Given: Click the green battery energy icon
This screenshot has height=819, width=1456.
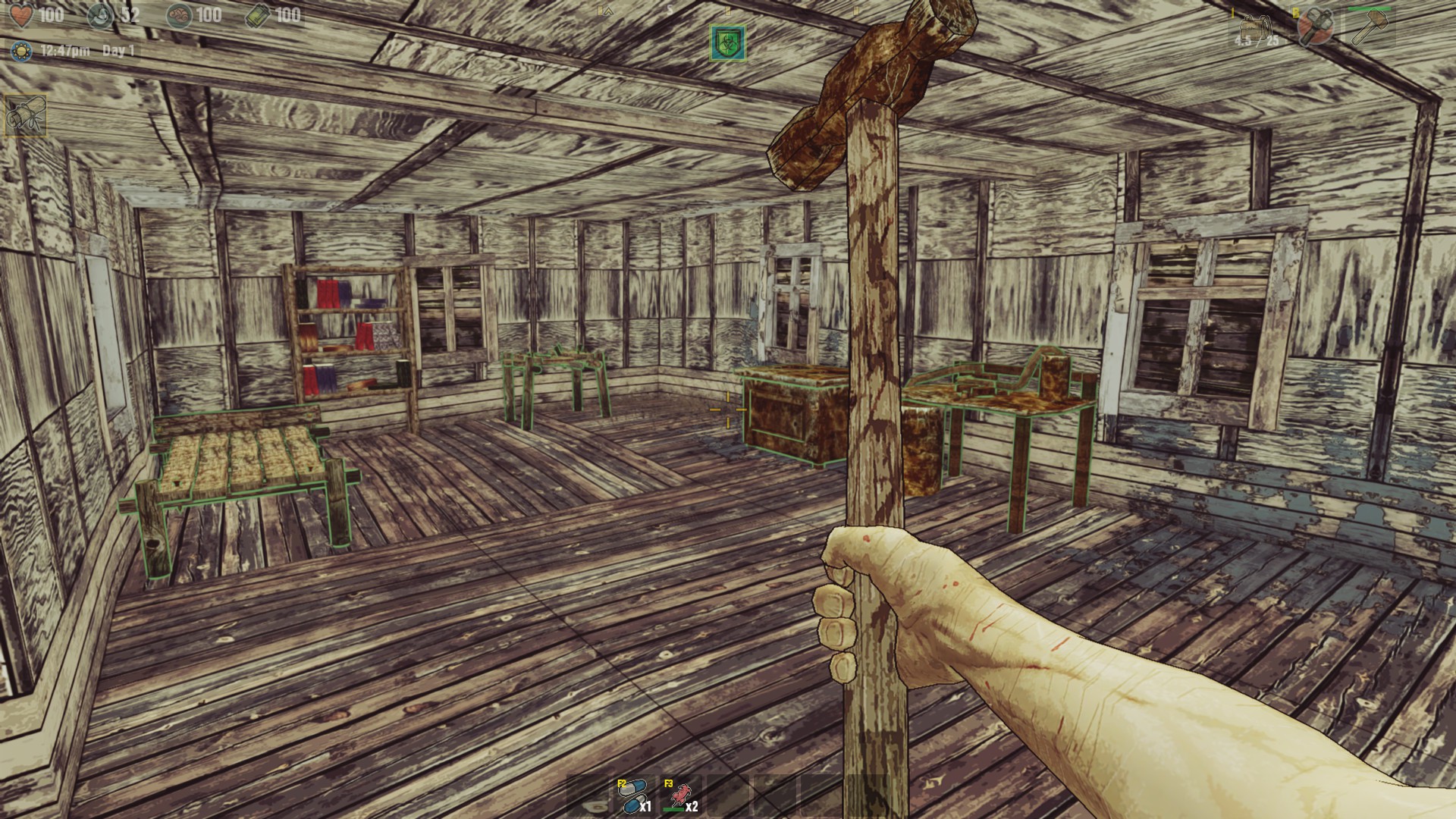Looking at the screenshot, I should 257,15.
